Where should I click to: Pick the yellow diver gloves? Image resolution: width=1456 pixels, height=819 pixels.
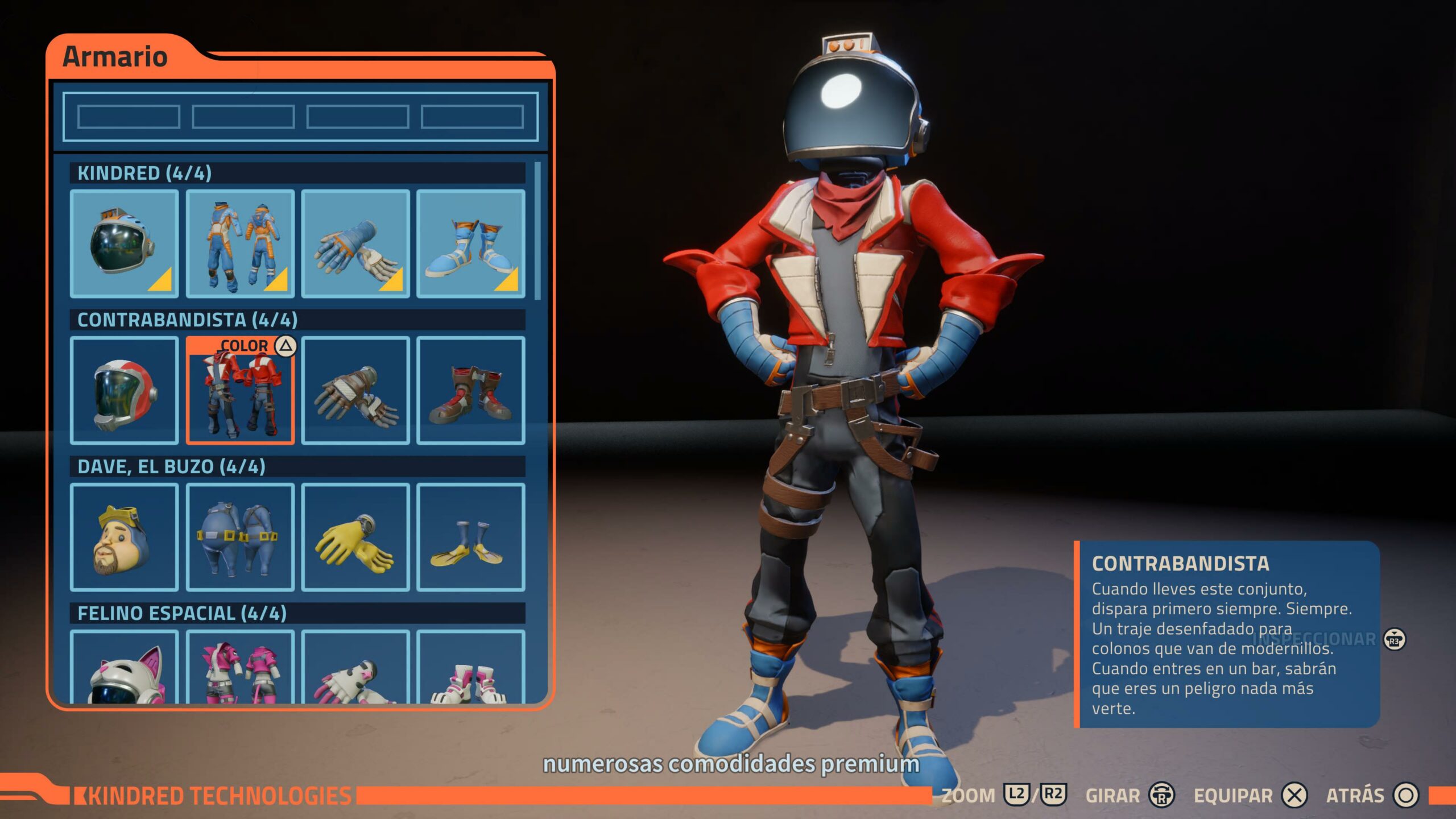[355, 537]
